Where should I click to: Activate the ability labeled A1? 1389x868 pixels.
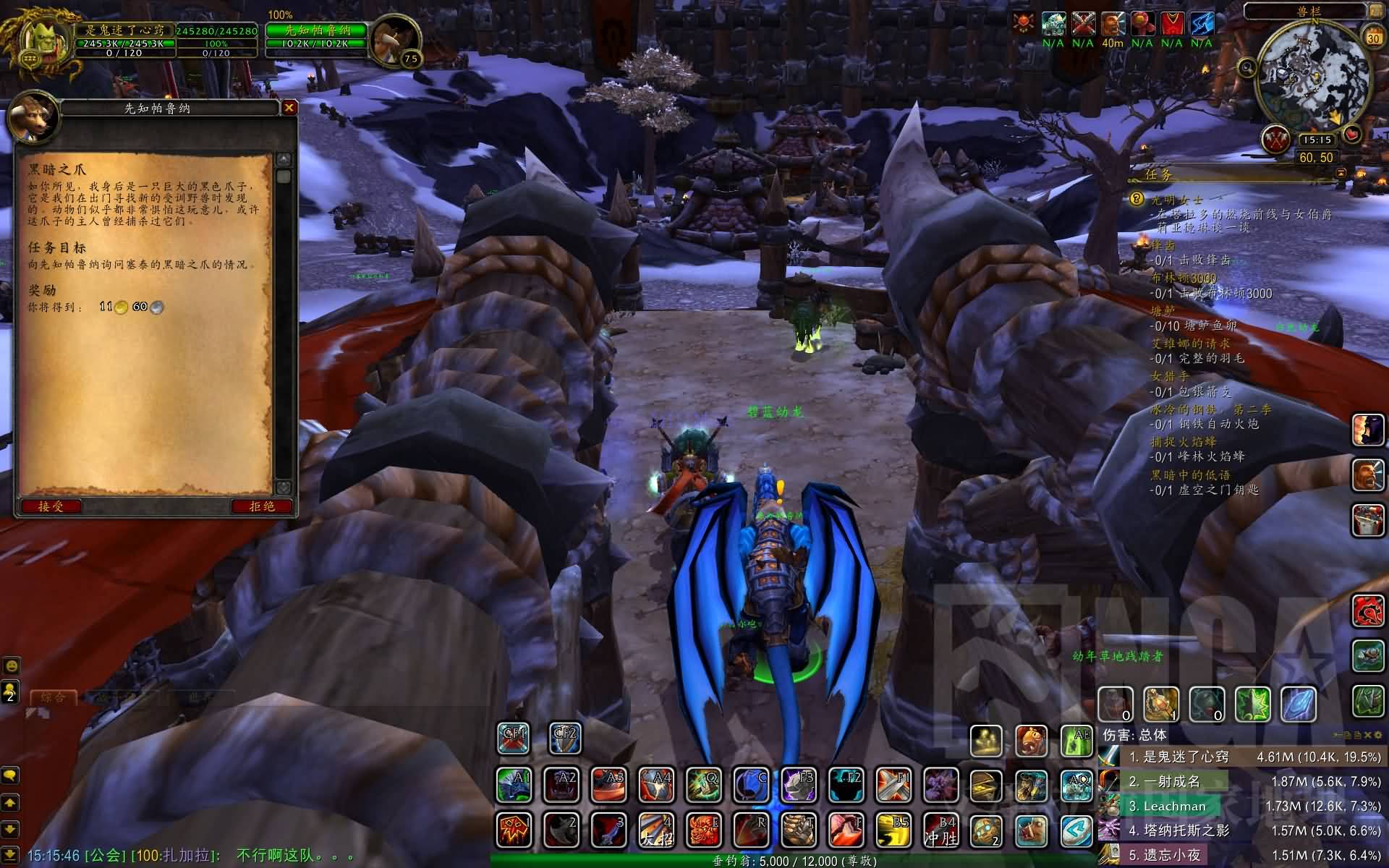click(x=514, y=786)
